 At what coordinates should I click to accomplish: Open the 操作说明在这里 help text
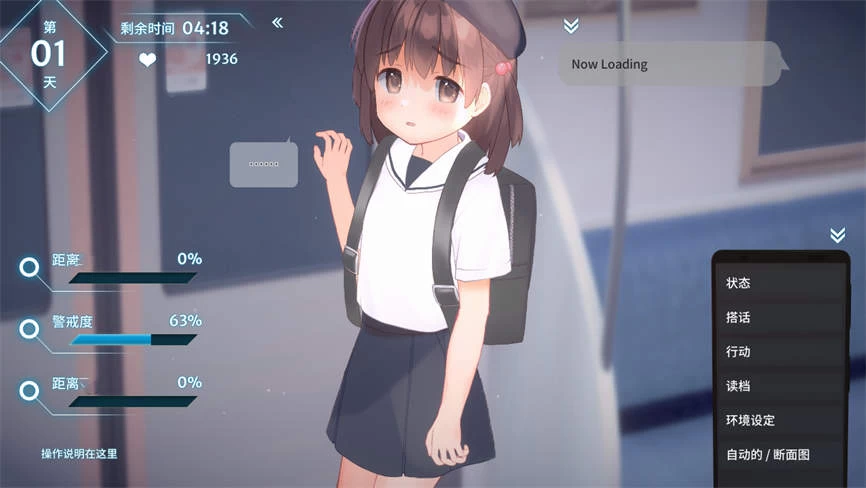[x=79, y=454]
